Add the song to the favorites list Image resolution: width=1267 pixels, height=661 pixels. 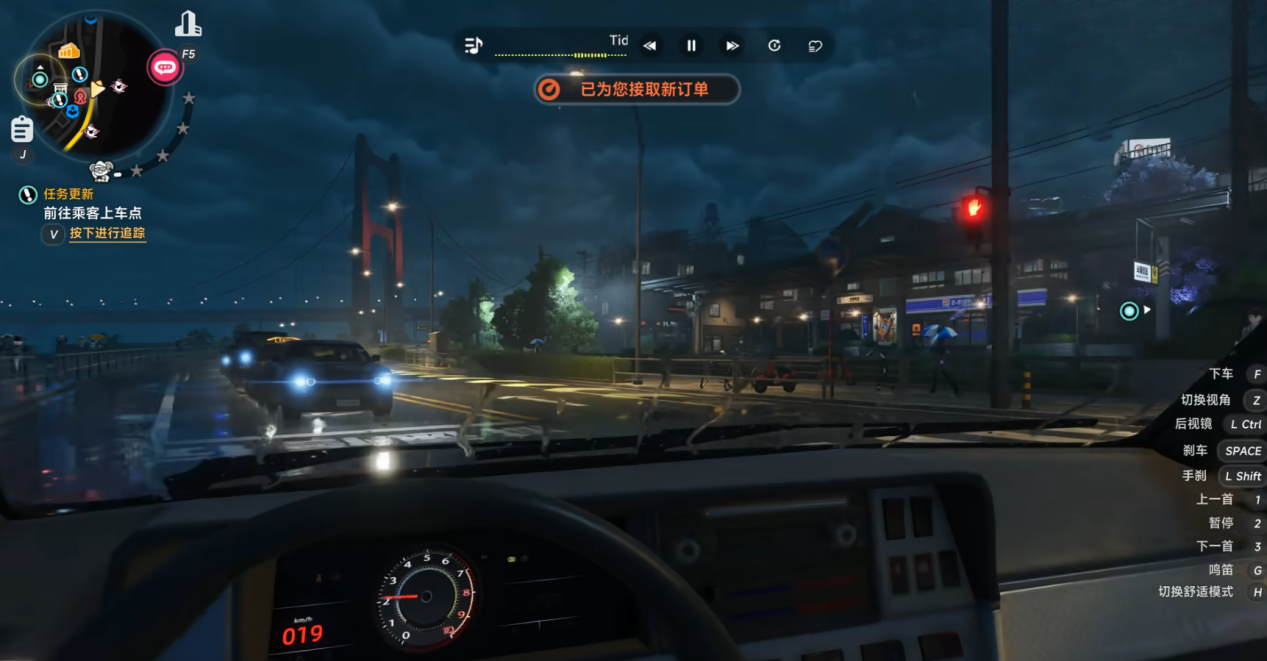pyautogui.click(x=815, y=45)
